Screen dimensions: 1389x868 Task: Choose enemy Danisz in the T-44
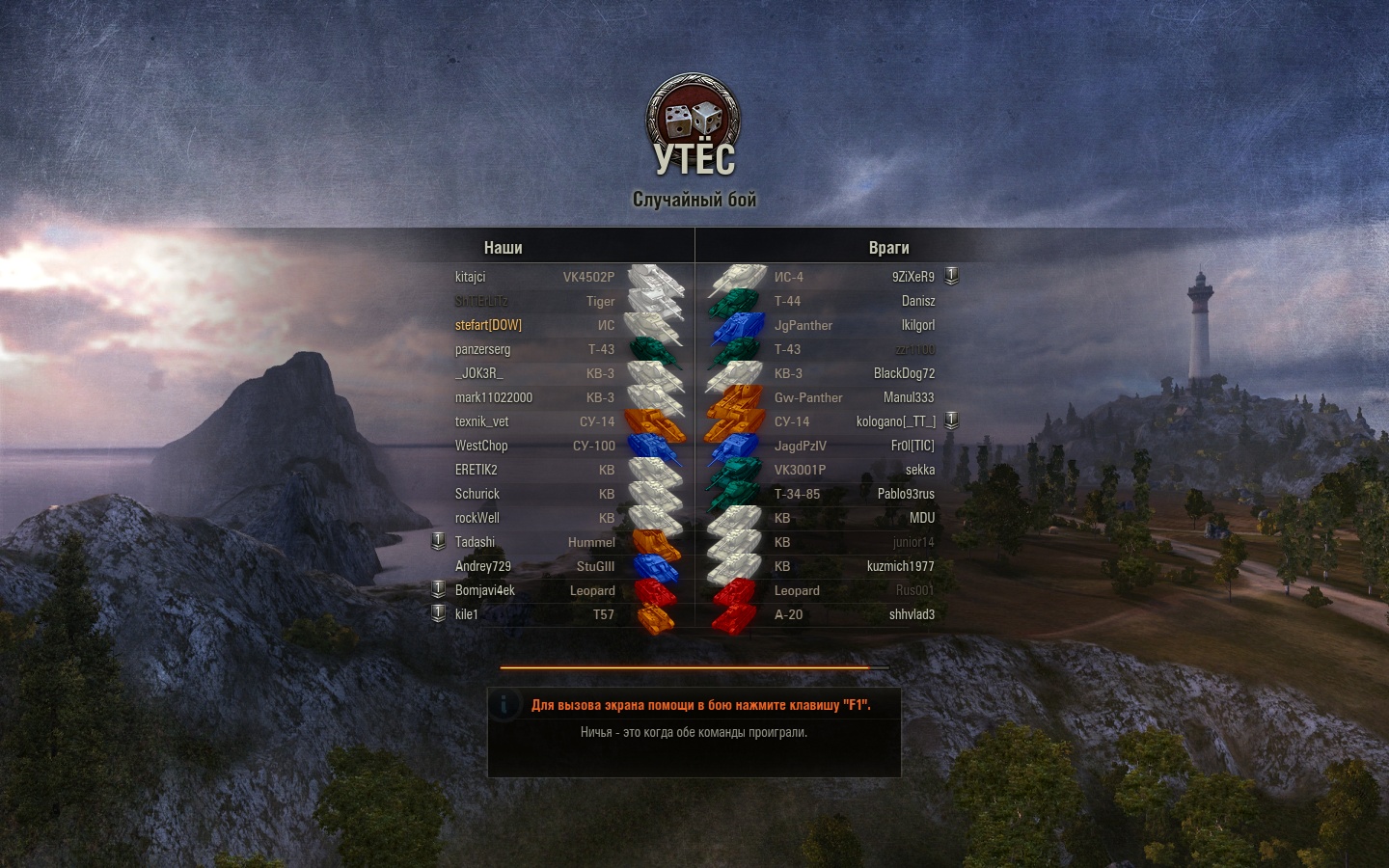point(917,301)
